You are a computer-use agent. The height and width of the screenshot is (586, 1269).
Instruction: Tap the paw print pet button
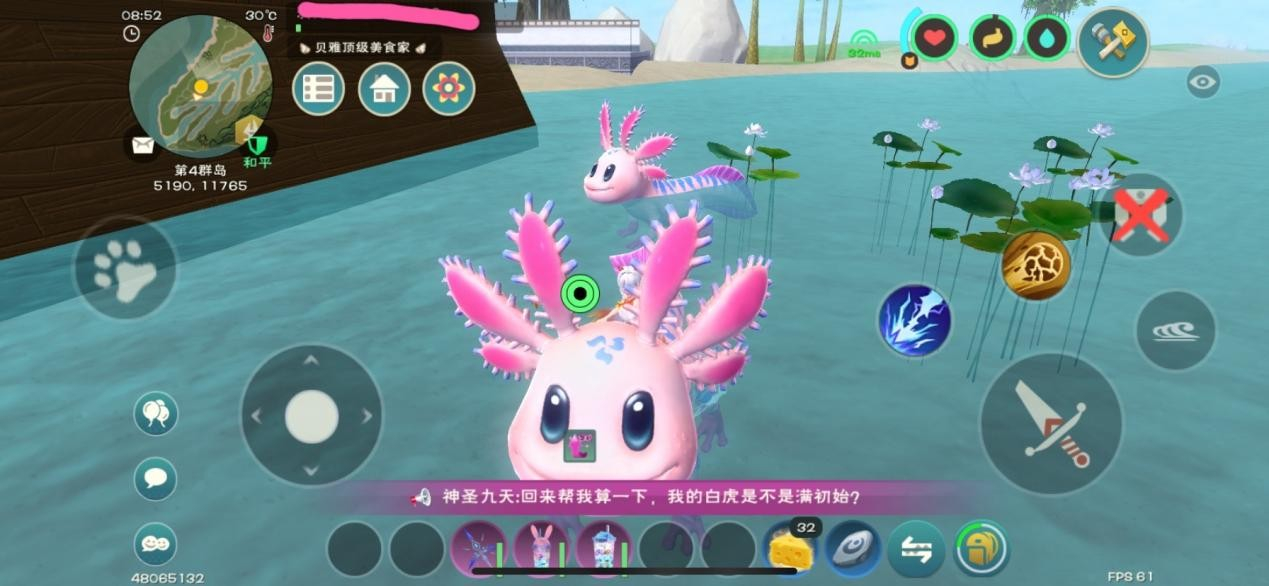click(125, 267)
